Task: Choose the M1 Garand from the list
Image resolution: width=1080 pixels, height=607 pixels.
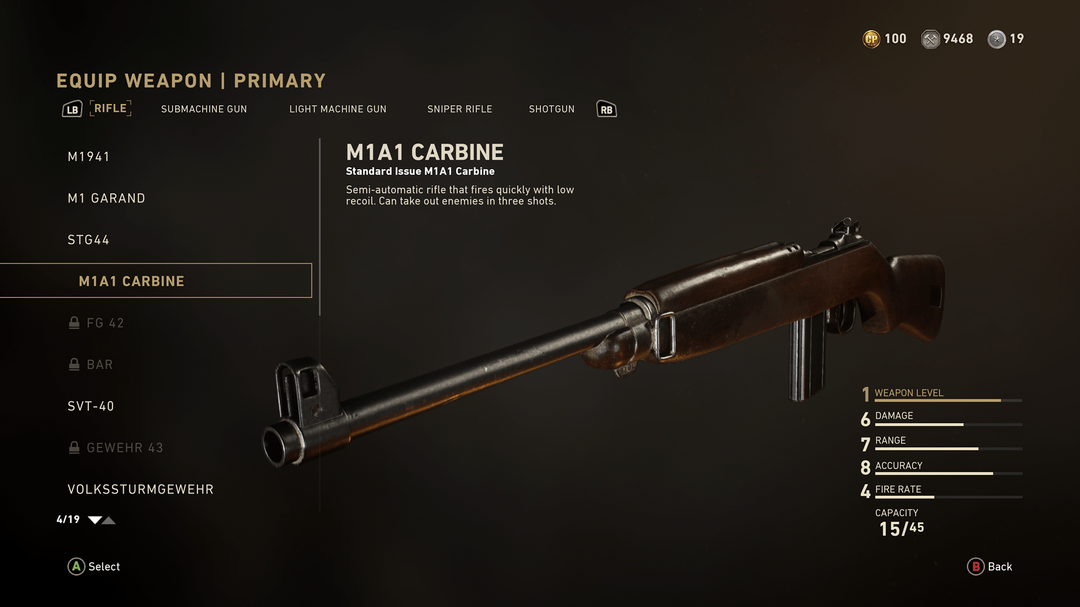Action: click(106, 198)
